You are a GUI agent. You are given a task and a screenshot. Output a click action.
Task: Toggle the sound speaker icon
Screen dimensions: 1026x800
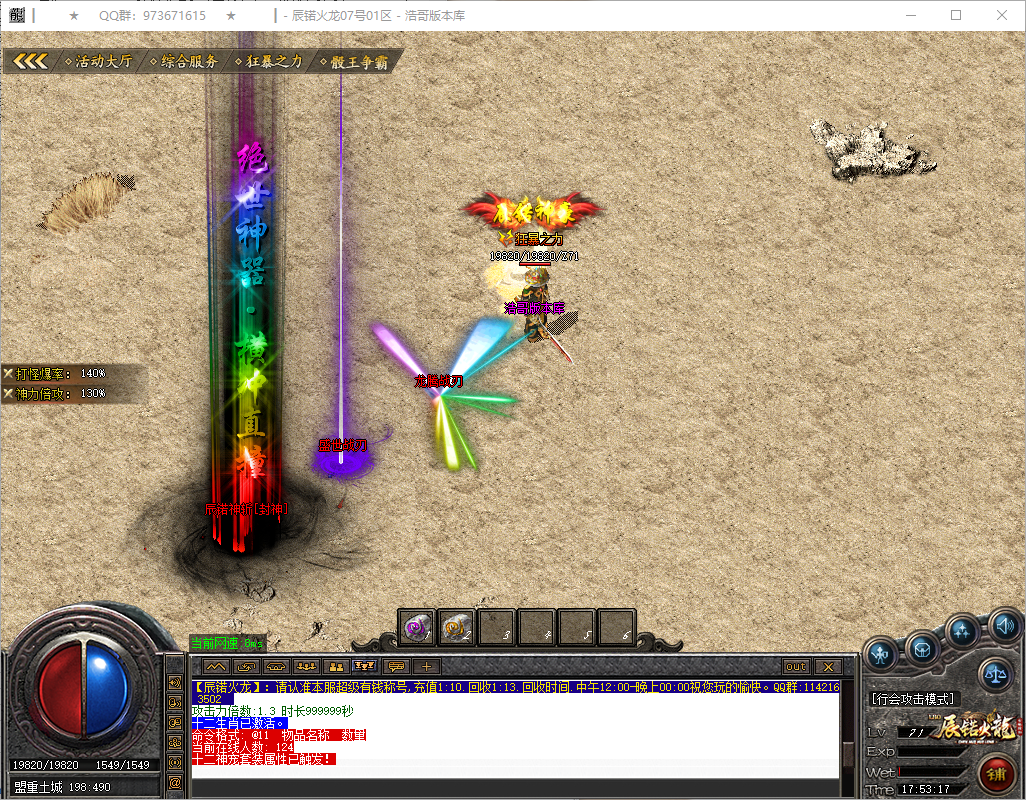click(x=1003, y=627)
